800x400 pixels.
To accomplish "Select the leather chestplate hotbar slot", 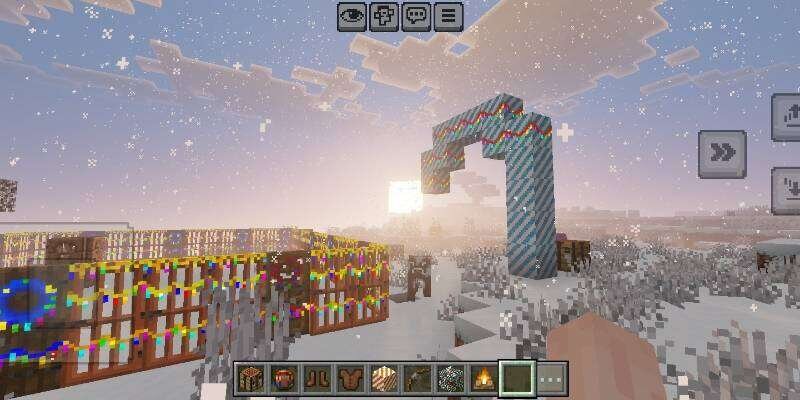I will pos(351,380).
